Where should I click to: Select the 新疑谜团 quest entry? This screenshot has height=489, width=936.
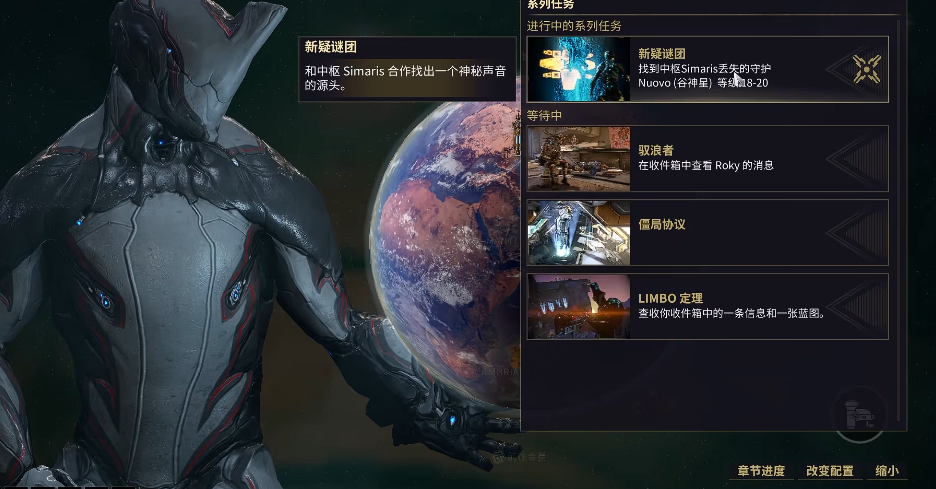(x=706, y=69)
